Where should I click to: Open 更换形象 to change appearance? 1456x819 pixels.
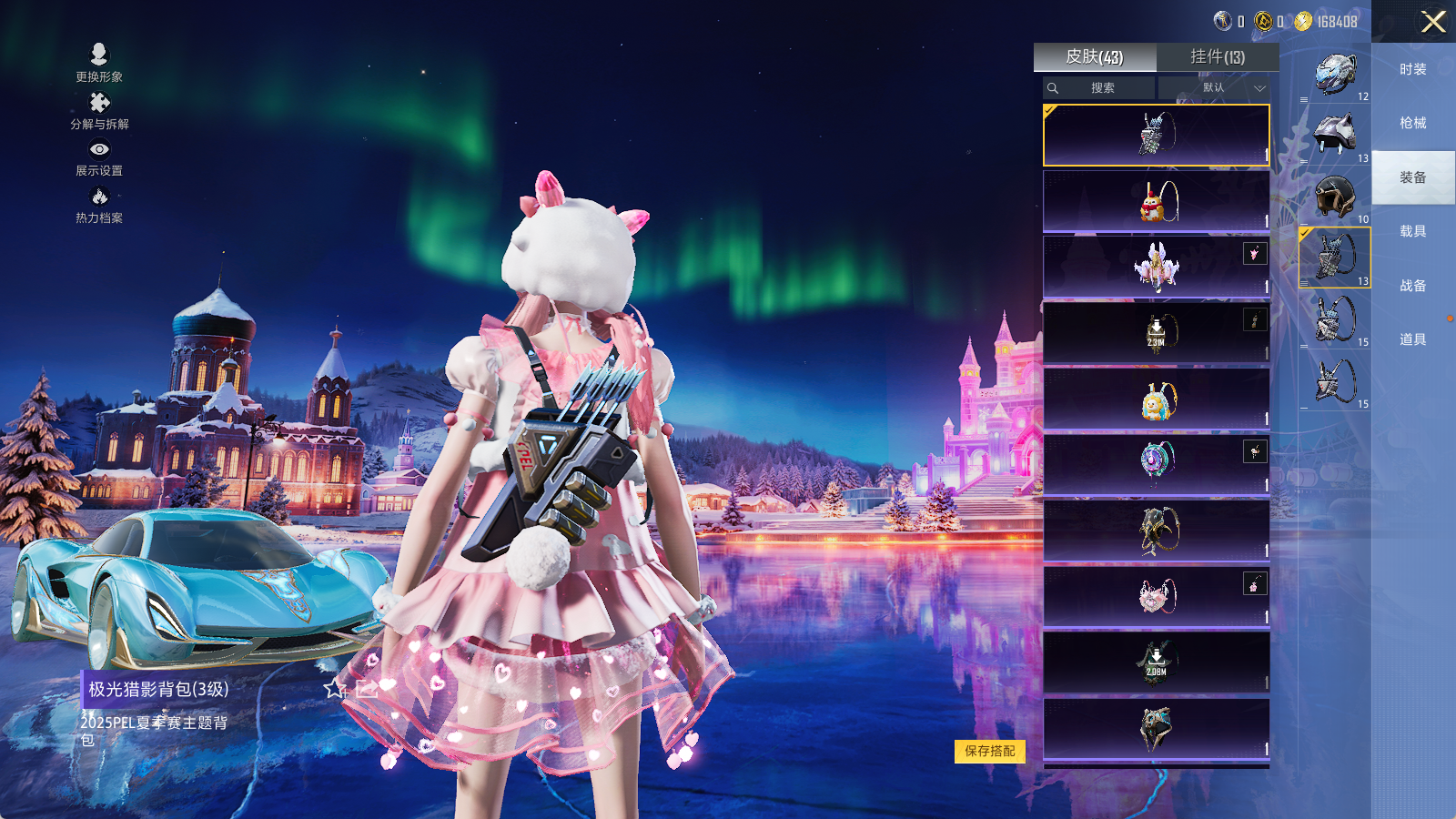point(99,62)
